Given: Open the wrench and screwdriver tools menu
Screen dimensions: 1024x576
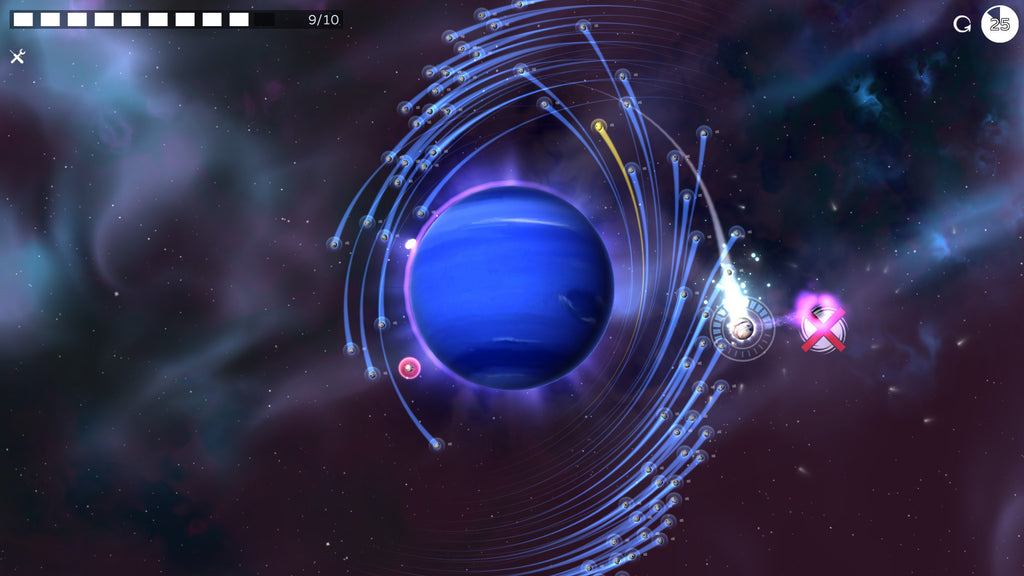Looking at the screenshot, I should pyautogui.click(x=17, y=56).
